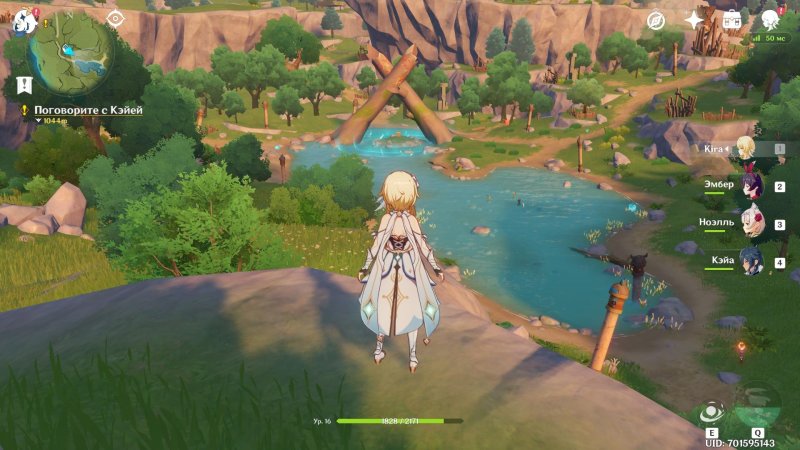
Task: Open the backpack inventory
Action: pyautogui.click(x=731, y=20)
